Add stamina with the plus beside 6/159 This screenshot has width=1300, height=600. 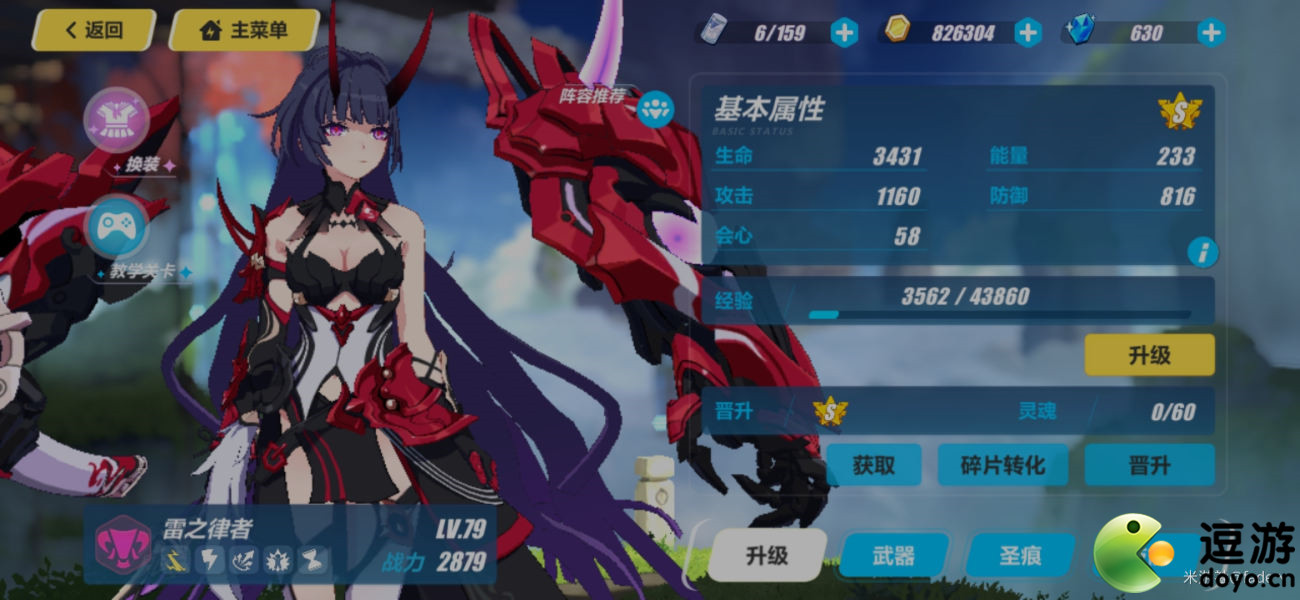[x=845, y=33]
